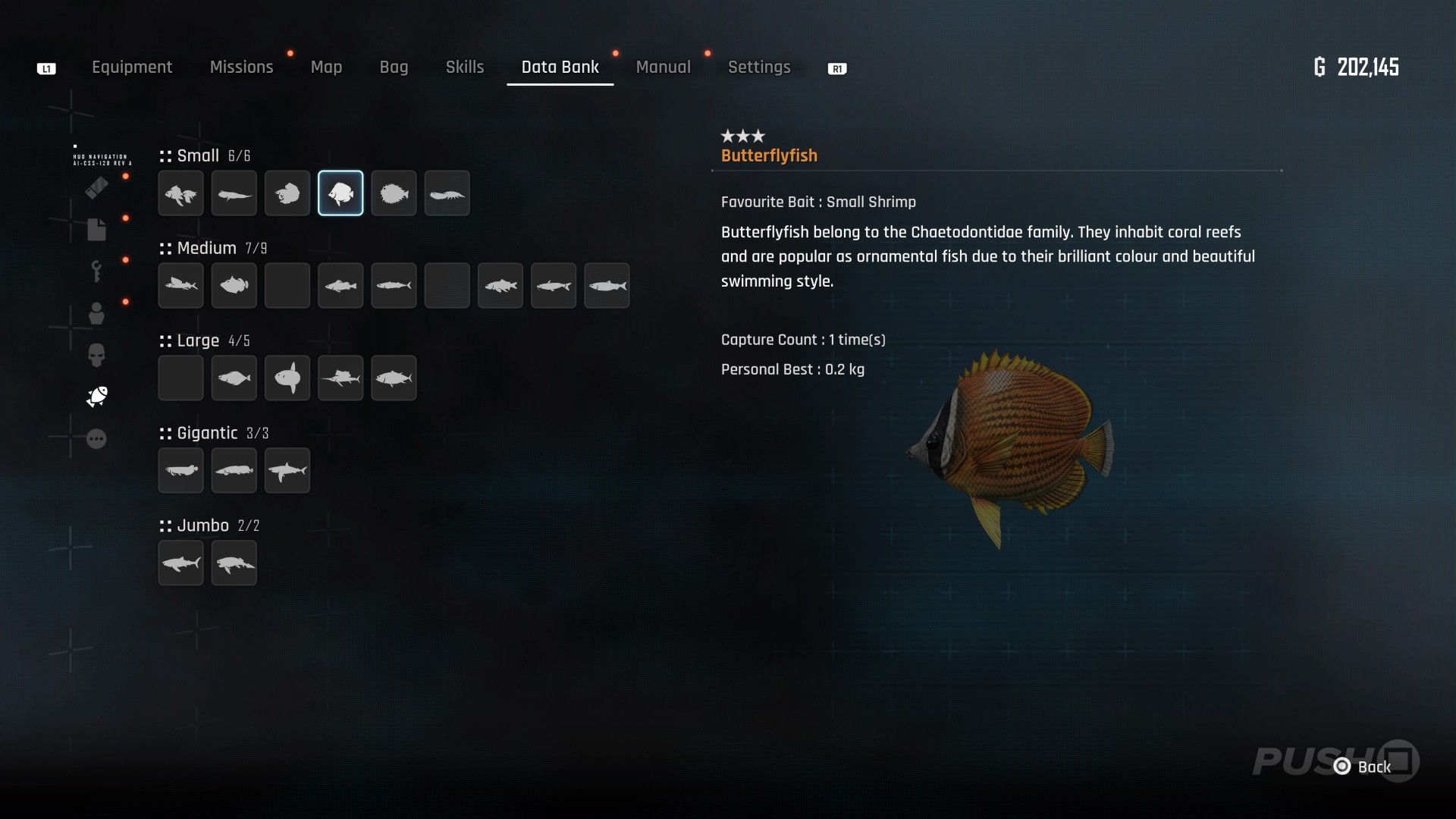Open the Bag tab
Image resolution: width=1456 pixels, height=819 pixels.
pos(394,67)
